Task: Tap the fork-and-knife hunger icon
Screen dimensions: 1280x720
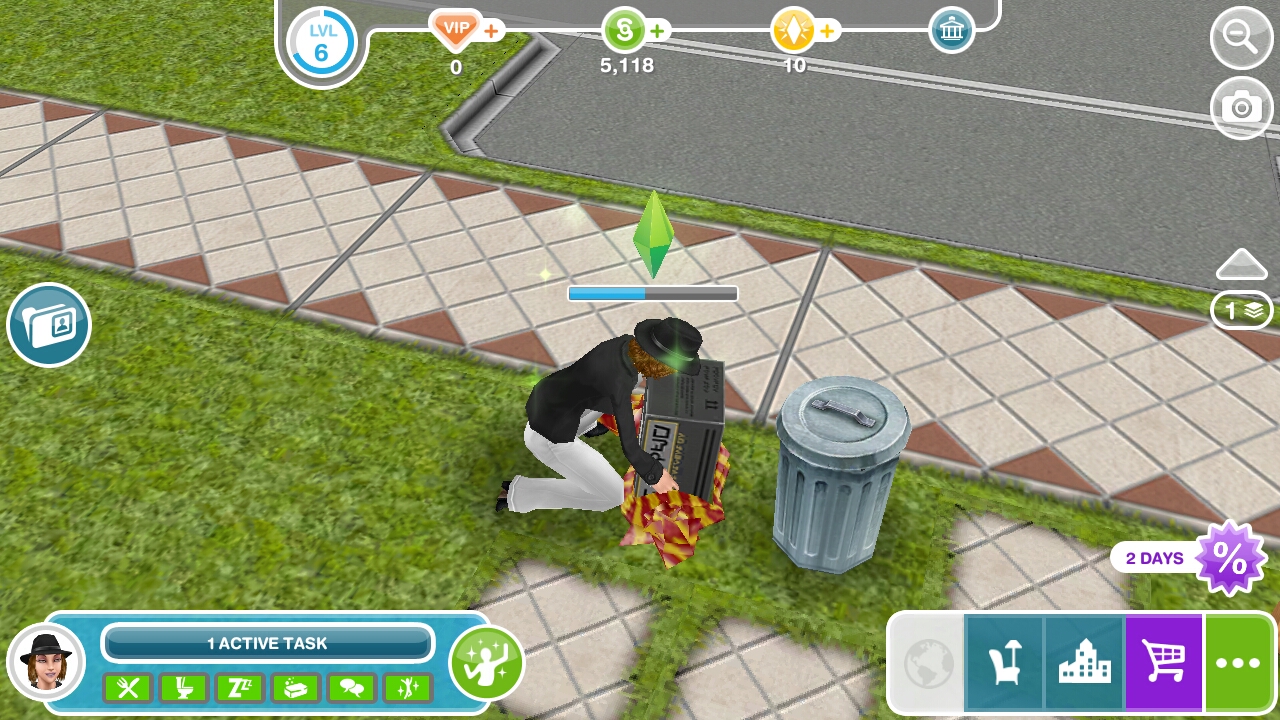Action: (x=128, y=688)
